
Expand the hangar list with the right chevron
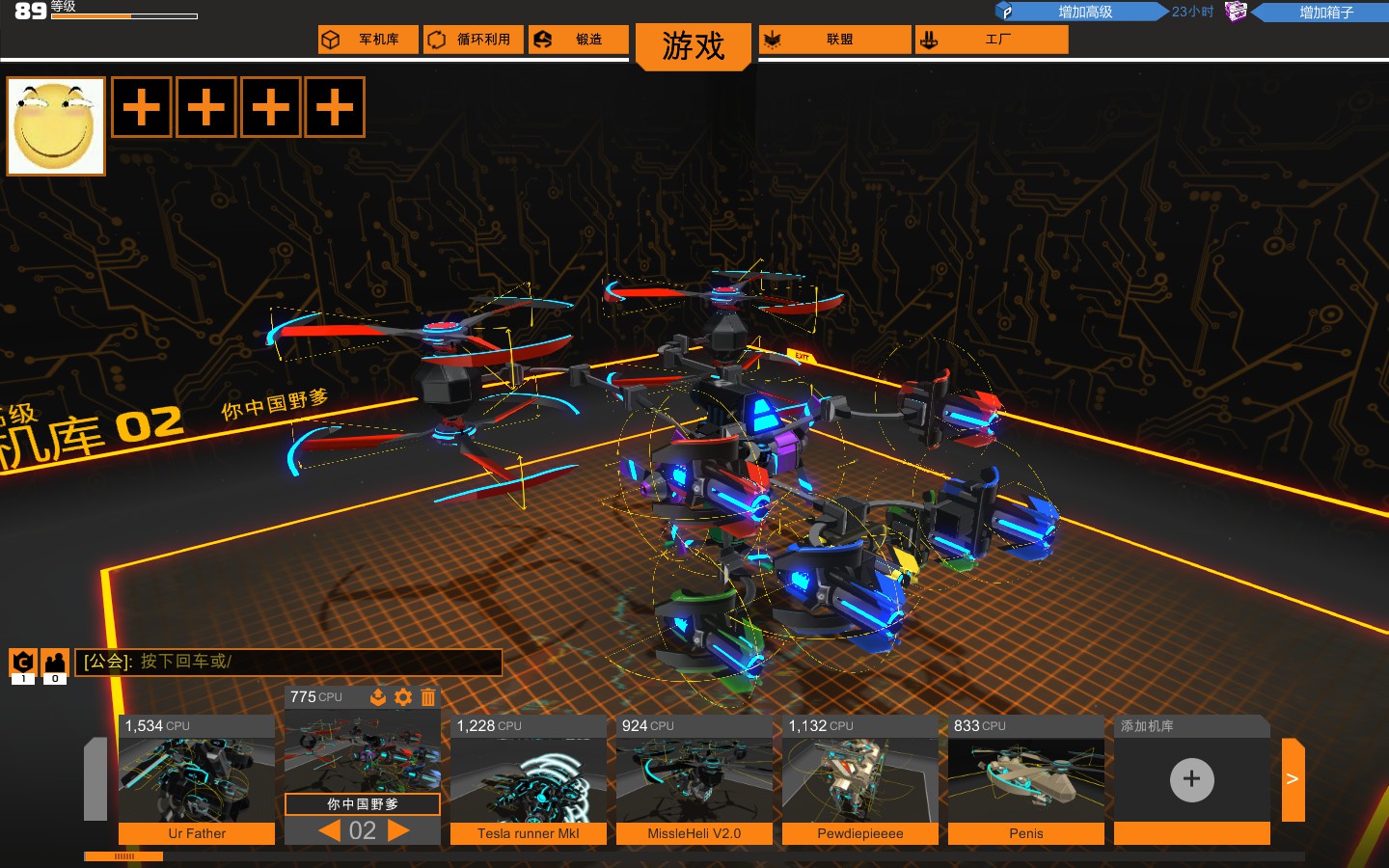click(x=1293, y=779)
